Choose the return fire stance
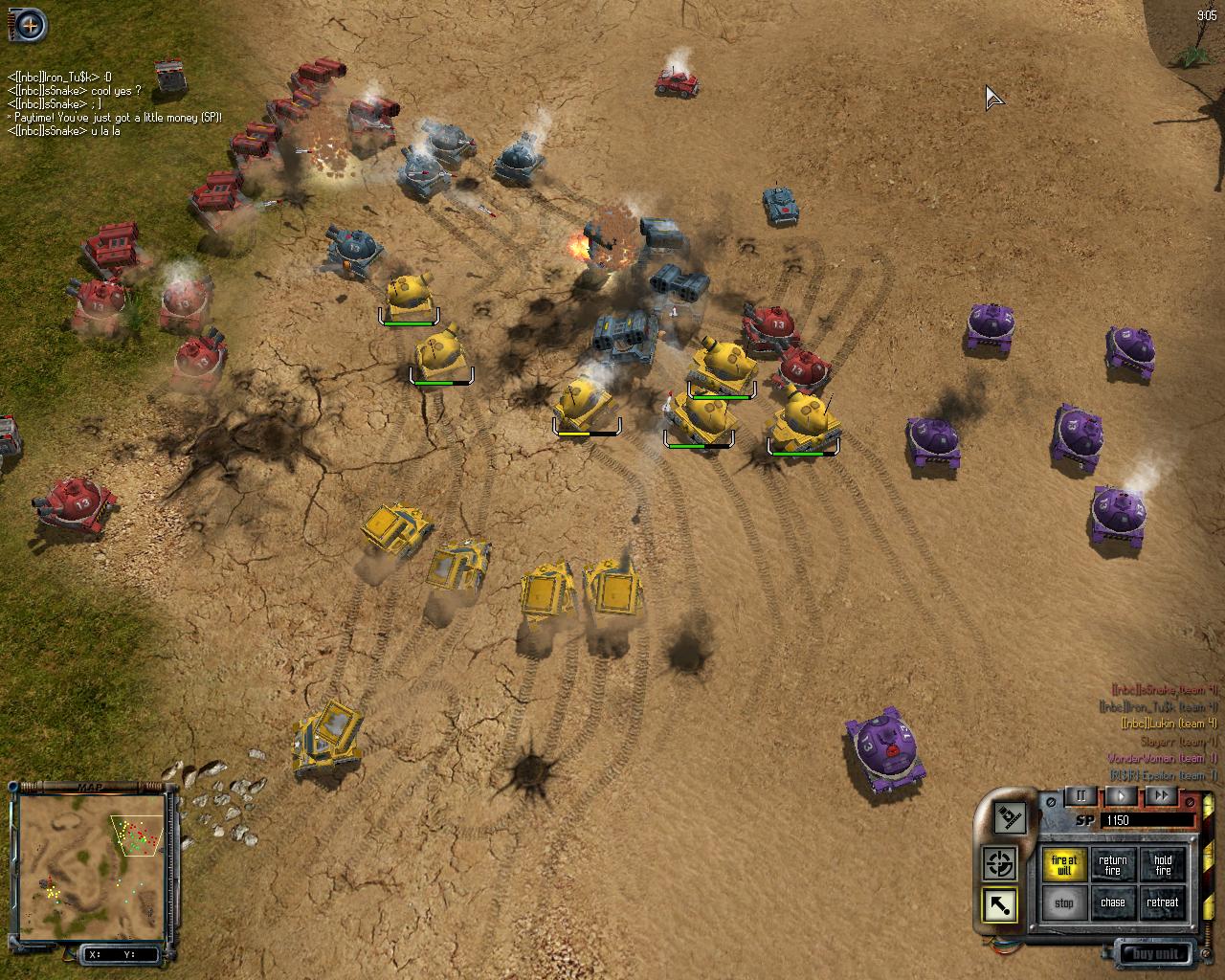 pos(1112,865)
